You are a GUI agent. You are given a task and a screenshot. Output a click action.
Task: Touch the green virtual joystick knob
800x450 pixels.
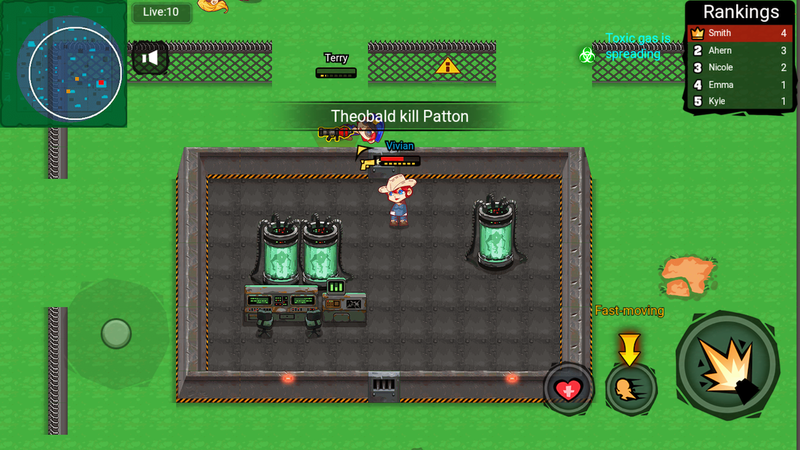[x=116, y=333]
